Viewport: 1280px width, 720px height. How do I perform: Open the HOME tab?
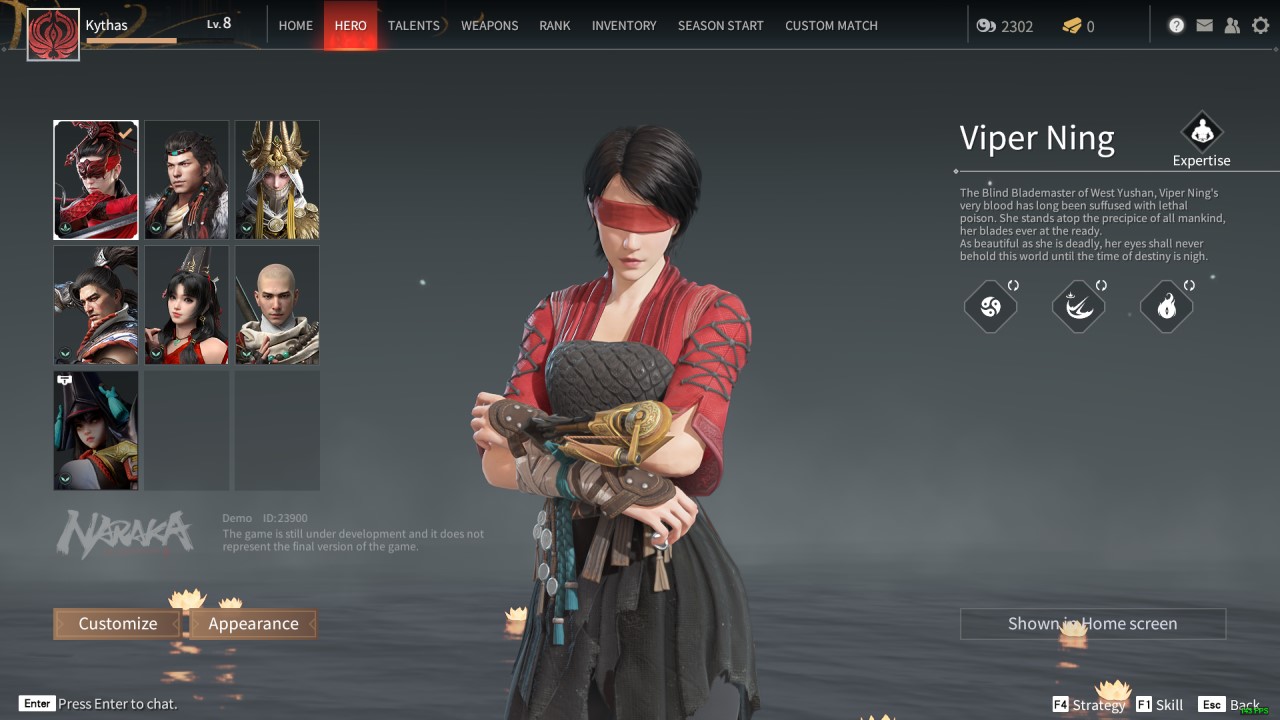(x=295, y=25)
